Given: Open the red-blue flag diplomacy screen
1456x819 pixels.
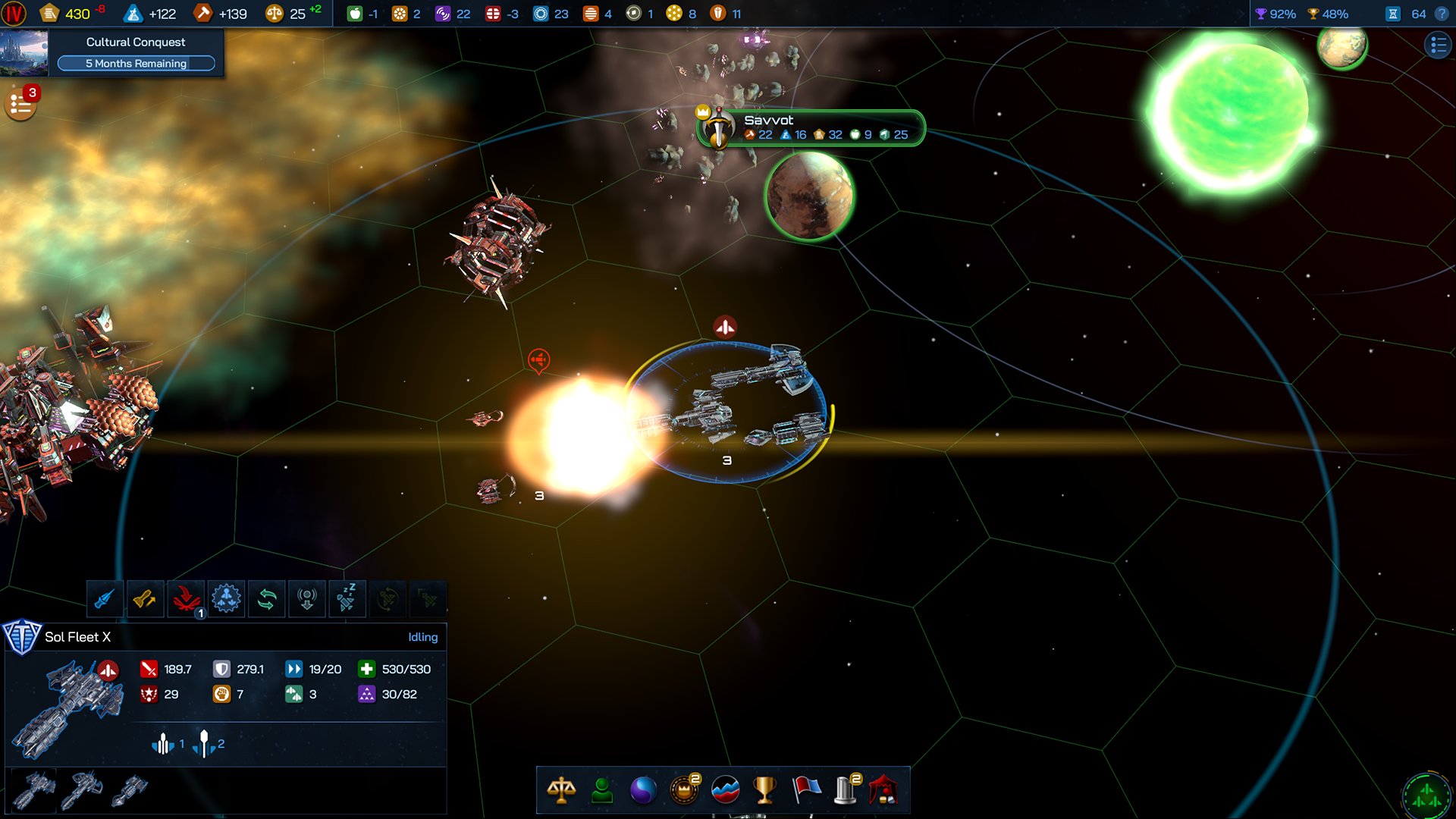Looking at the screenshot, I should coord(805,790).
